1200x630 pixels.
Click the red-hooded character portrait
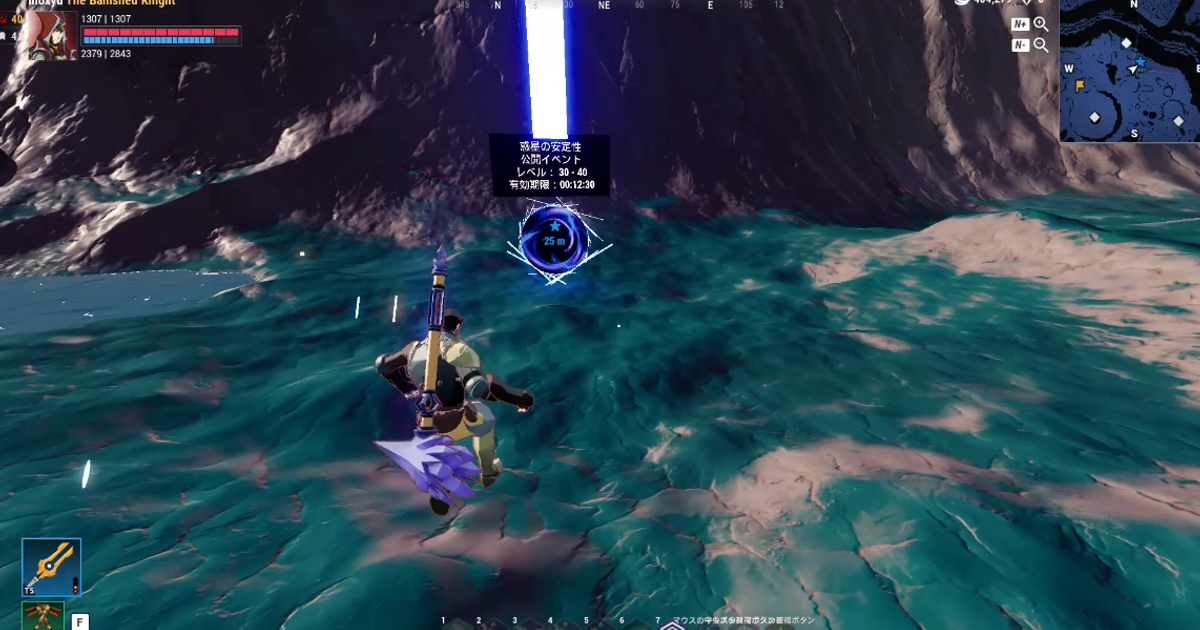pos(50,35)
